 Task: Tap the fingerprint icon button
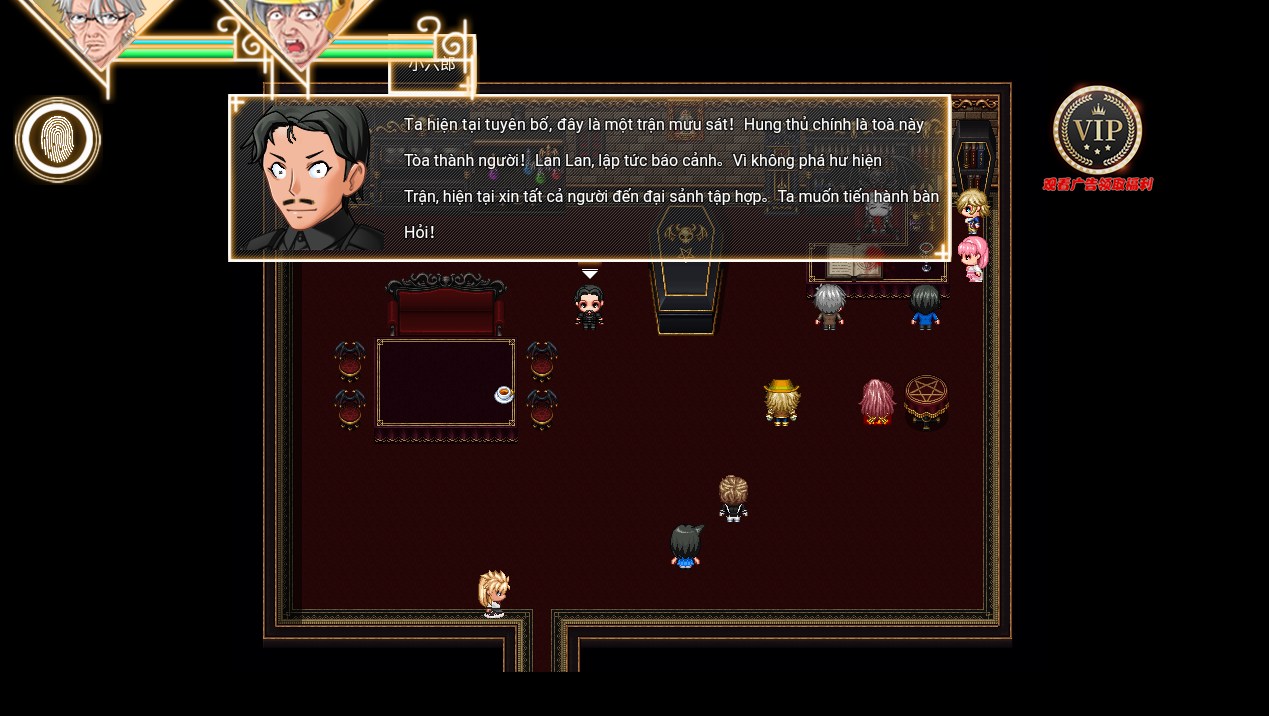[x=58, y=140]
